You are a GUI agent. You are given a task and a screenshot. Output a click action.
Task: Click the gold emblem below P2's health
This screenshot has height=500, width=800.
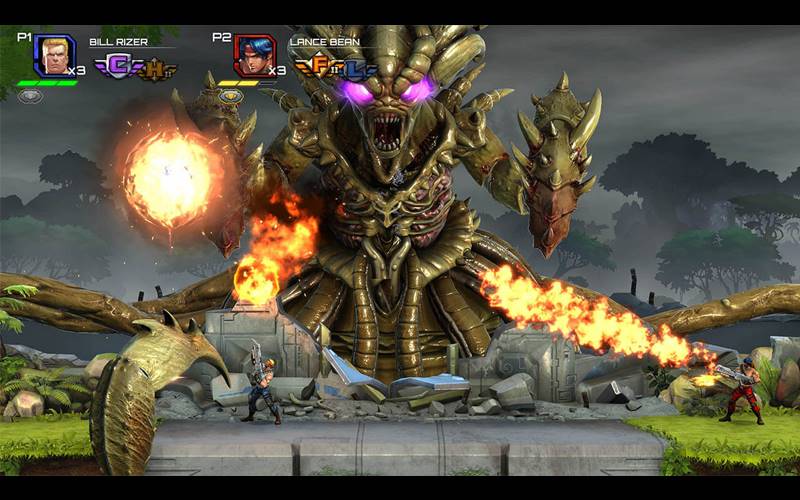tap(231, 96)
